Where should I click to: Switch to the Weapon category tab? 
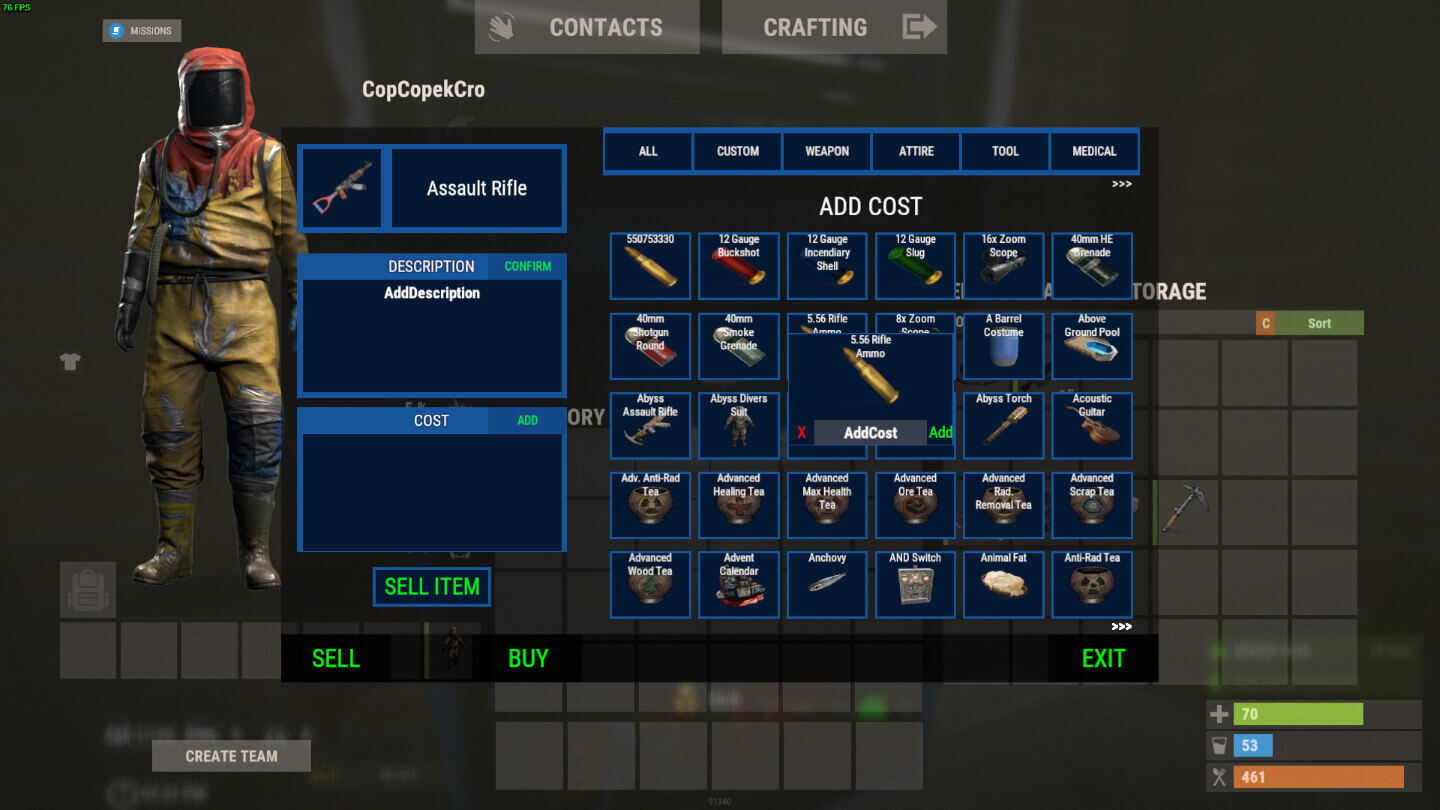point(827,151)
